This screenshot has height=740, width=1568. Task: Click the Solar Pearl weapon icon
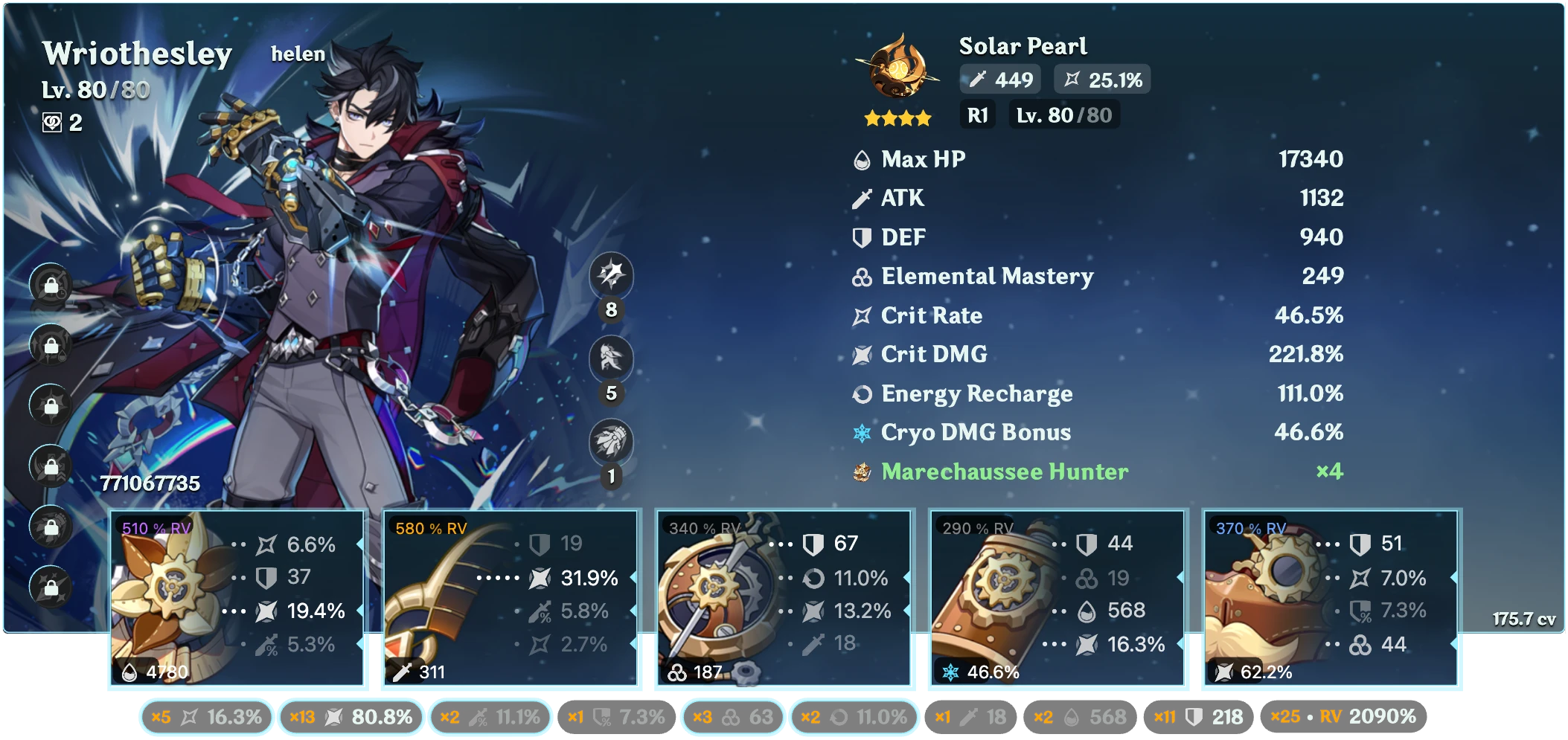pos(898,70)
